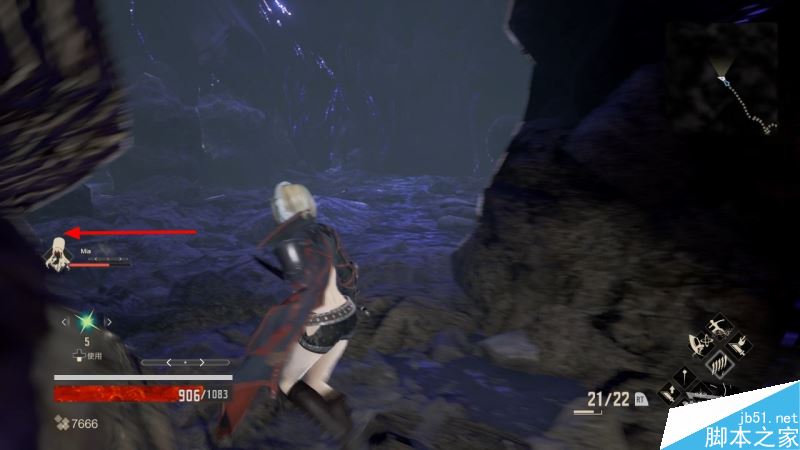The image size is (800, 450).
Task: Select Mia's companion portrait
Action: point(56,253)
